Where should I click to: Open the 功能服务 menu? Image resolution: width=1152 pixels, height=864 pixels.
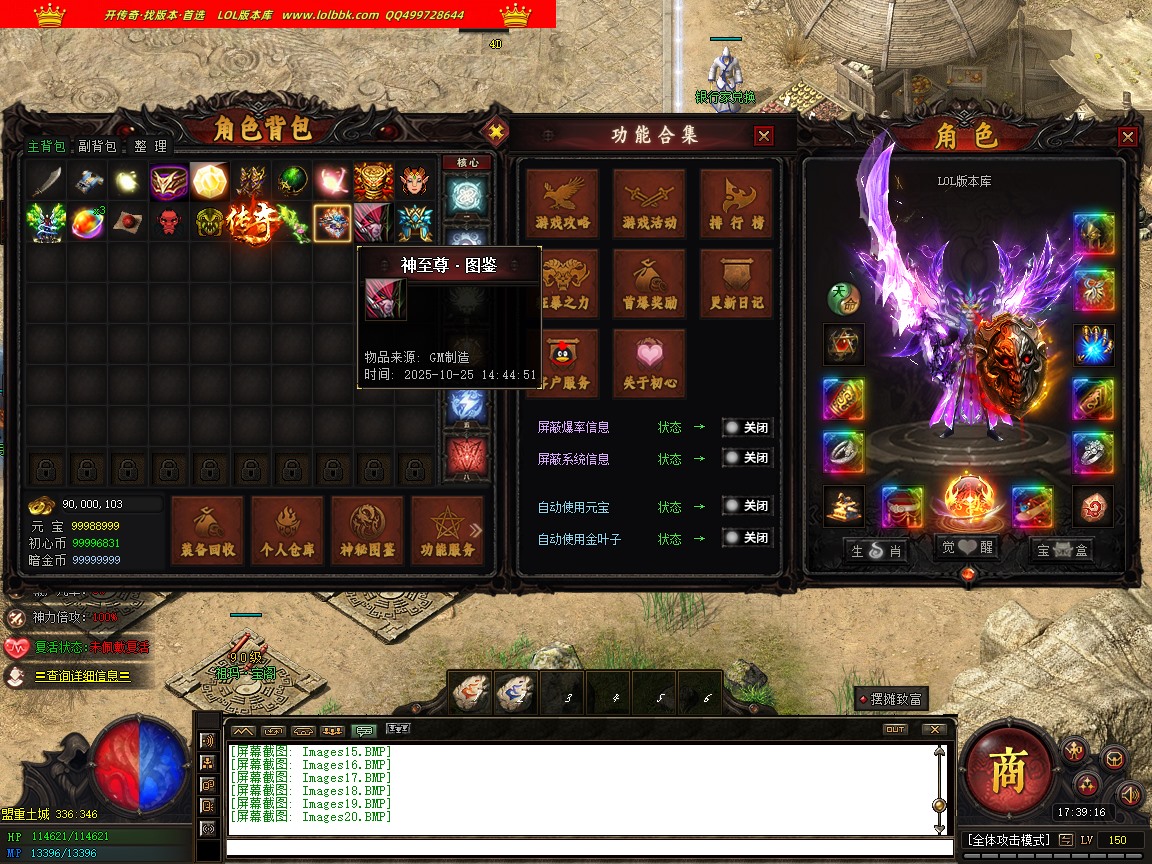[x=447, y=531]
